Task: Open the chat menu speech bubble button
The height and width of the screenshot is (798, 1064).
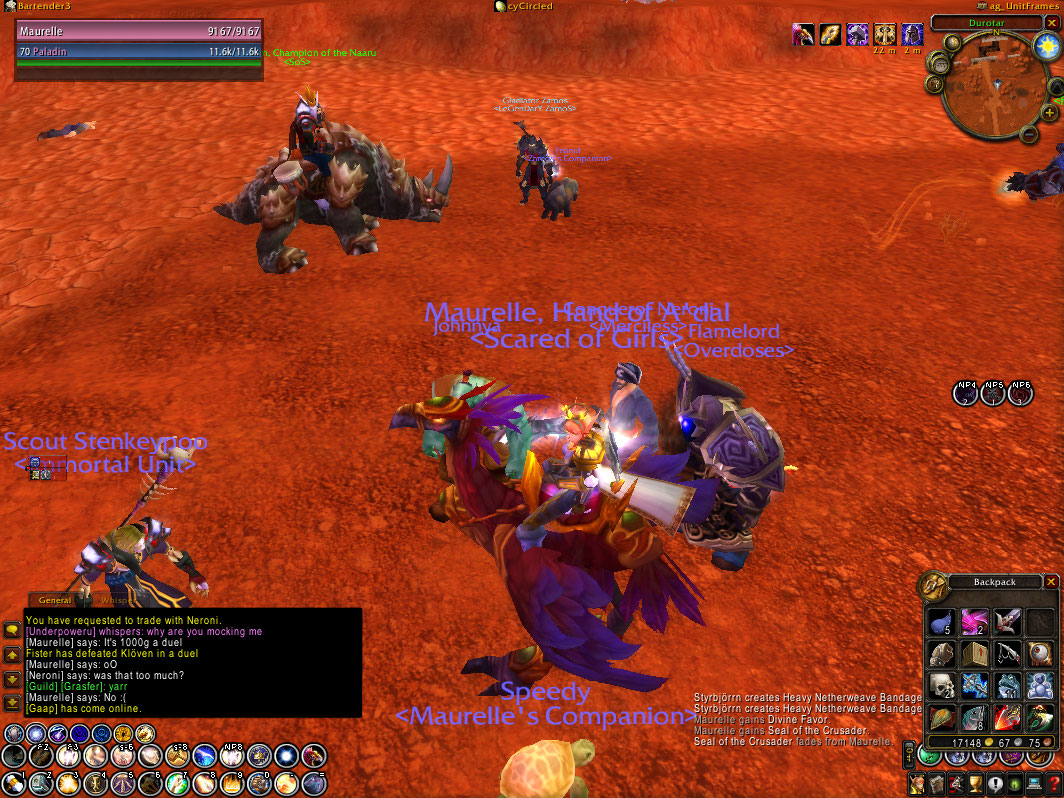Action: pyautogui.click(x=12, y=630)
